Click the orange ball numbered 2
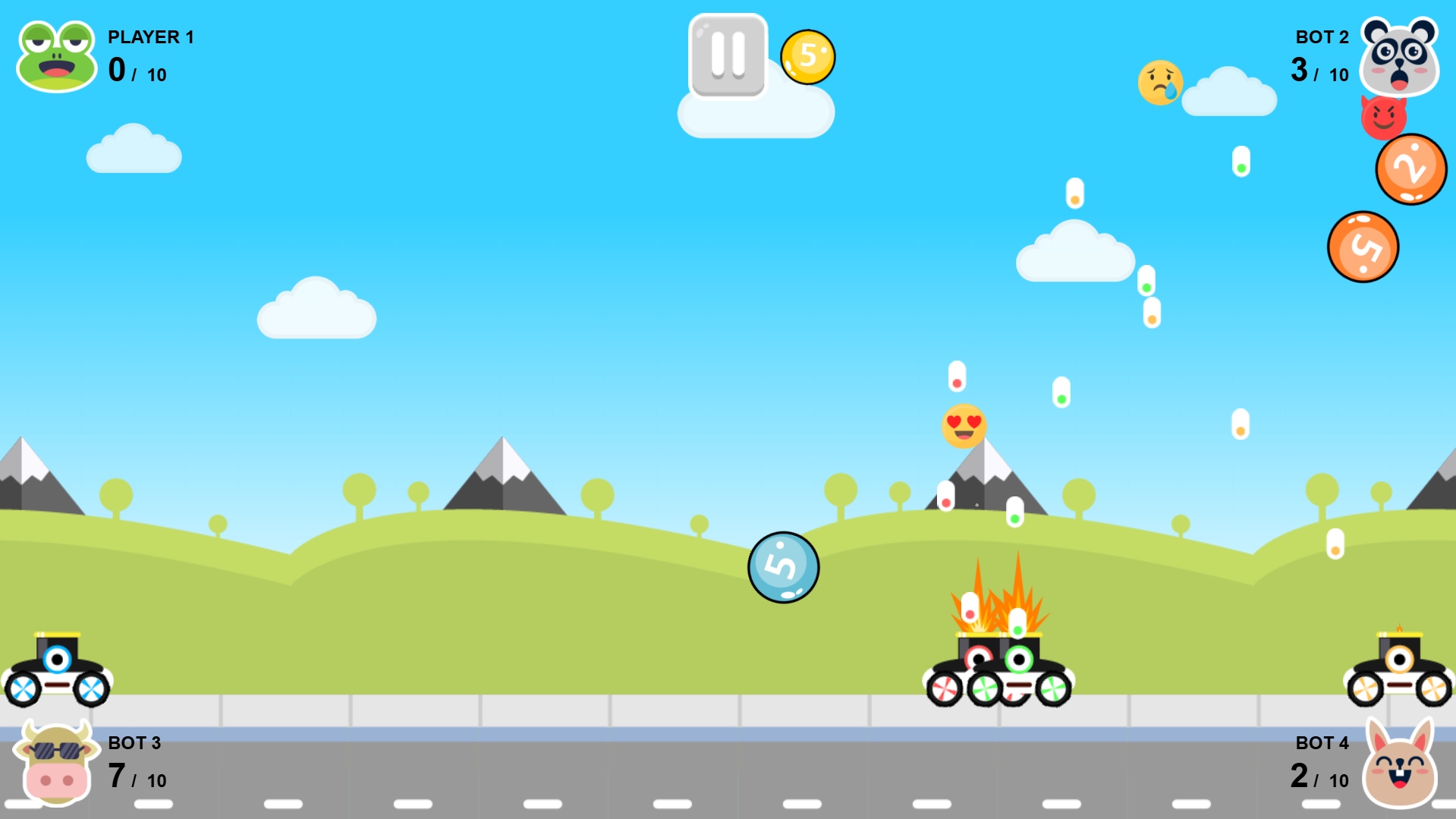This screenshot has width=1456, height=819. (x=1410, y=169)
